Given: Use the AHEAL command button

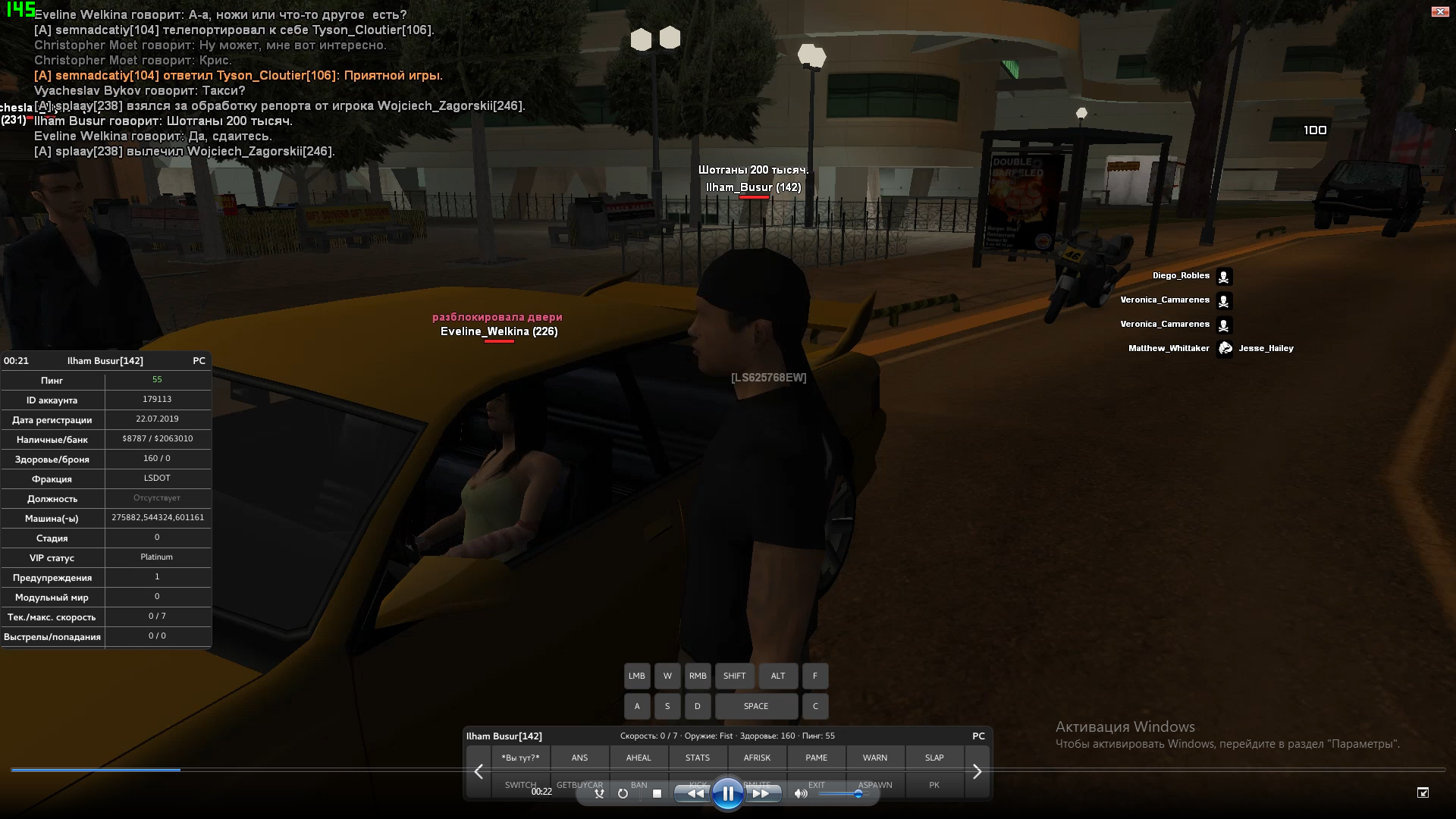Looking at the screenshot, I should coord(639,758).
